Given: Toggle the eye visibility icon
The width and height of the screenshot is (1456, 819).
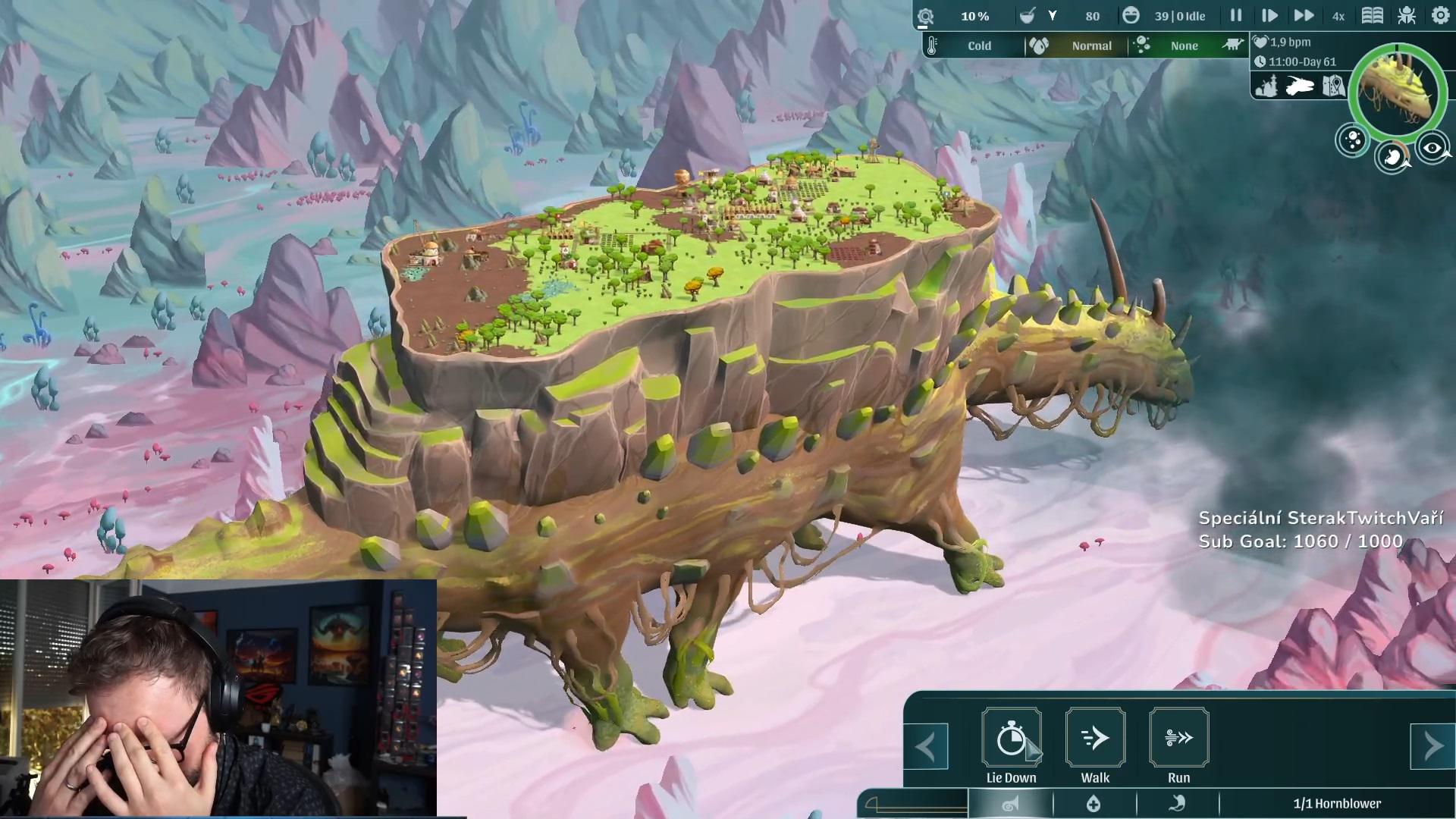Looking at the screenshot, I should coord(1432,149).
